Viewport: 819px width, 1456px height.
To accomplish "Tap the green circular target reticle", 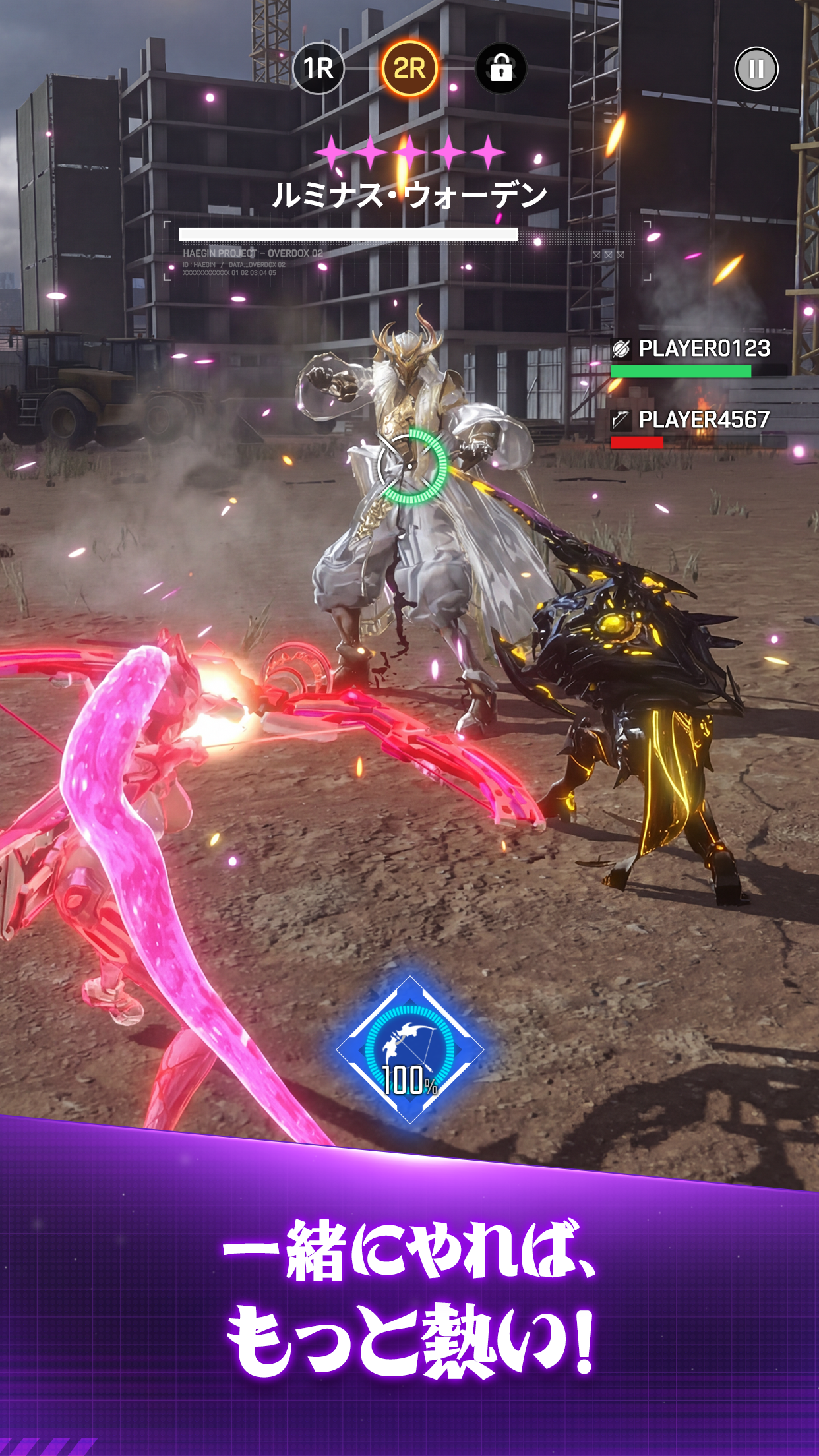I will [411, 466].
